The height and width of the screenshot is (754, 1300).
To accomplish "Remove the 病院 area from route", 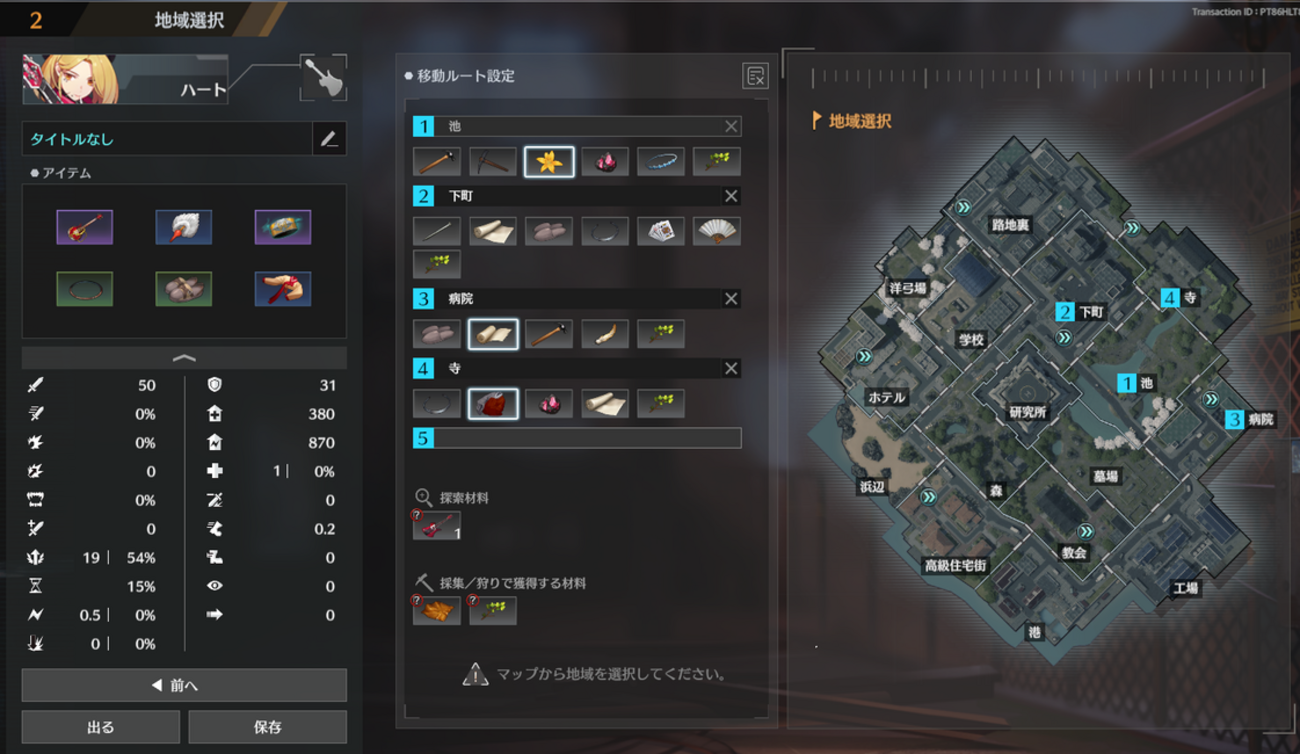I will tap(731, 299).
